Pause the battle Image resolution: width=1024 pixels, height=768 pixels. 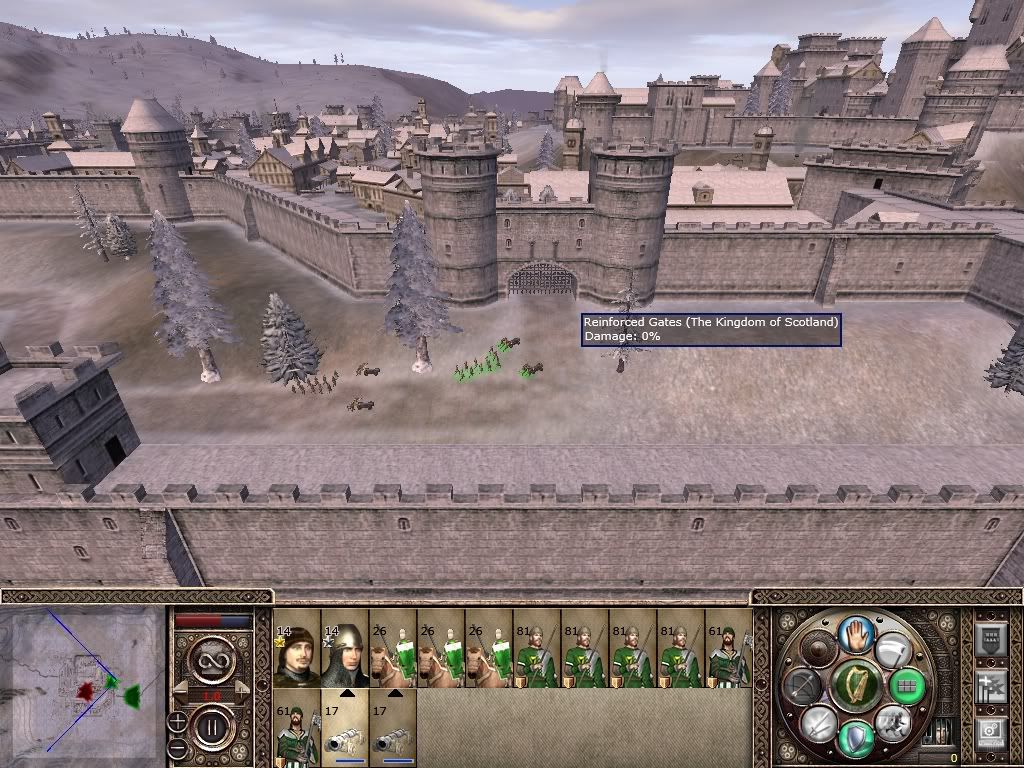tap(212, 727)
